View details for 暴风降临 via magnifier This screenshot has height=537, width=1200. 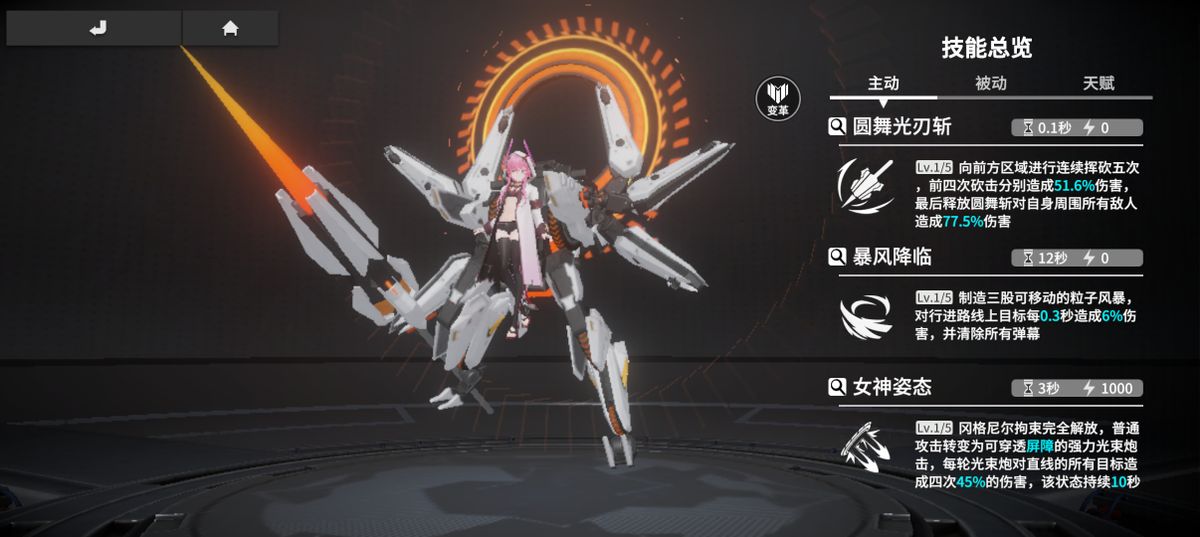838,258
